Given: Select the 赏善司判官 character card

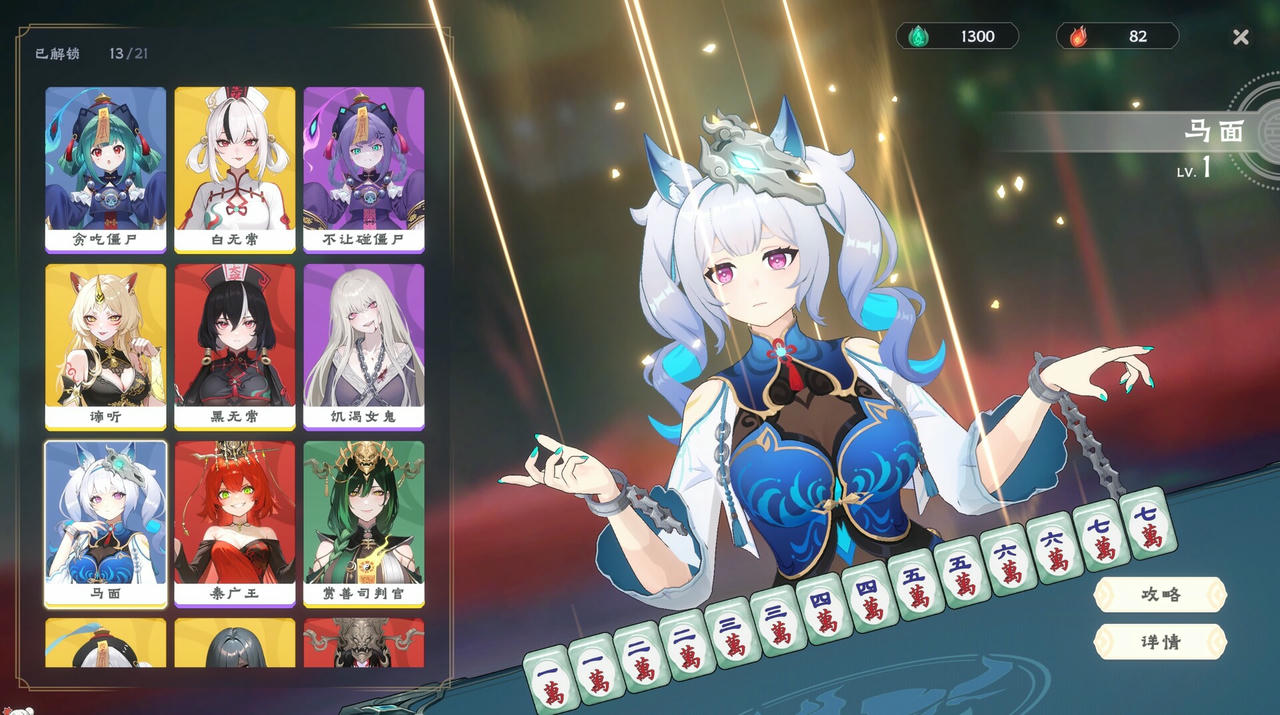Looking at the screenshot, I should [364, 522].
